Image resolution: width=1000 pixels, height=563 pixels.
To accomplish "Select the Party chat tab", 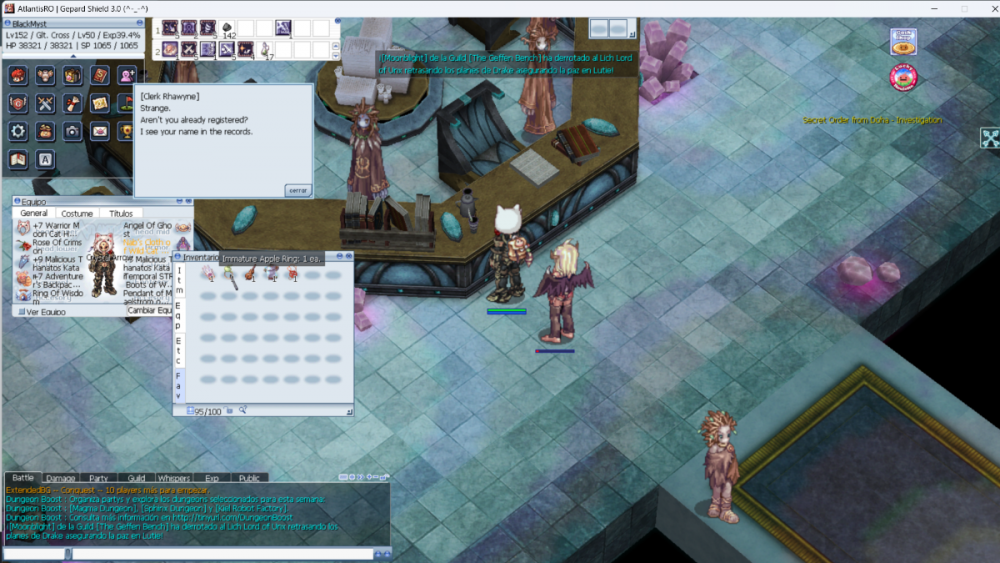I will click(x=98, y=479).
